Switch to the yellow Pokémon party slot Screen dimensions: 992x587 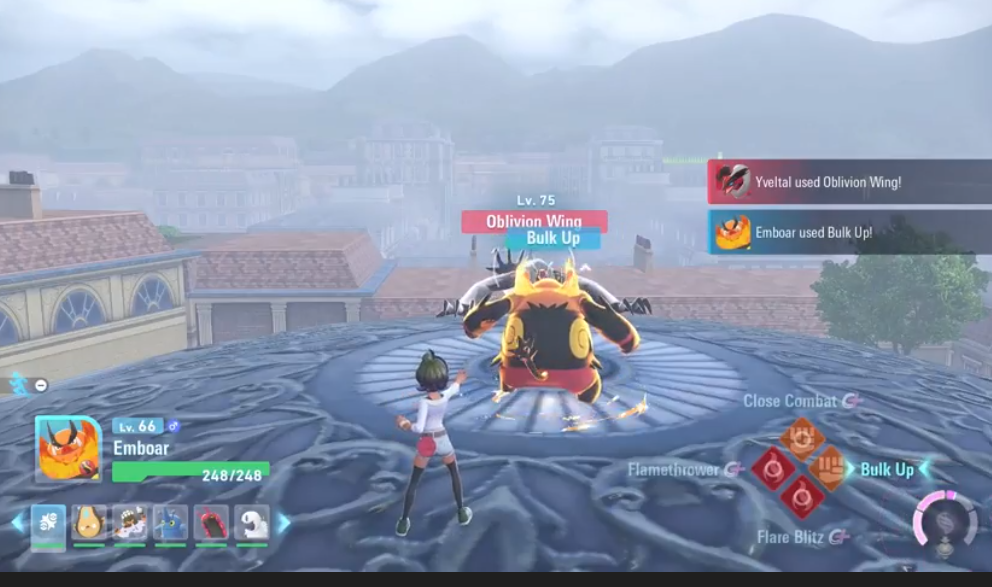[x=89, y=524]
